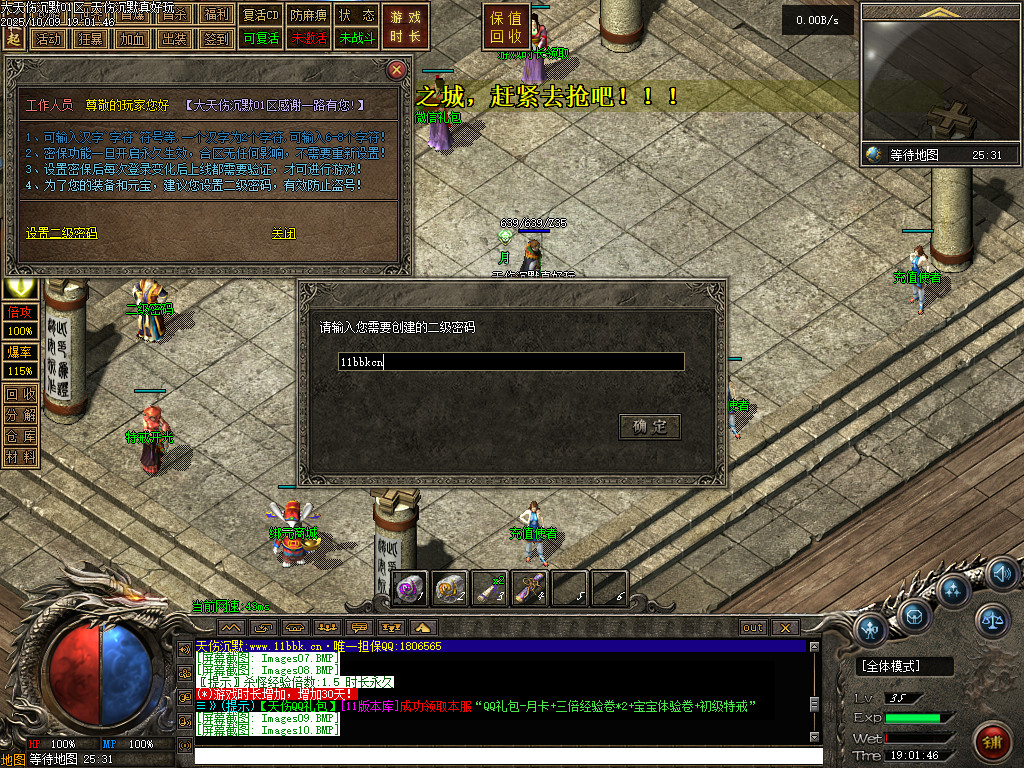The width and height of the screenshot is (1024, 768).
Task: Open the 活动 events button
Action: click(x=47, y=39)
